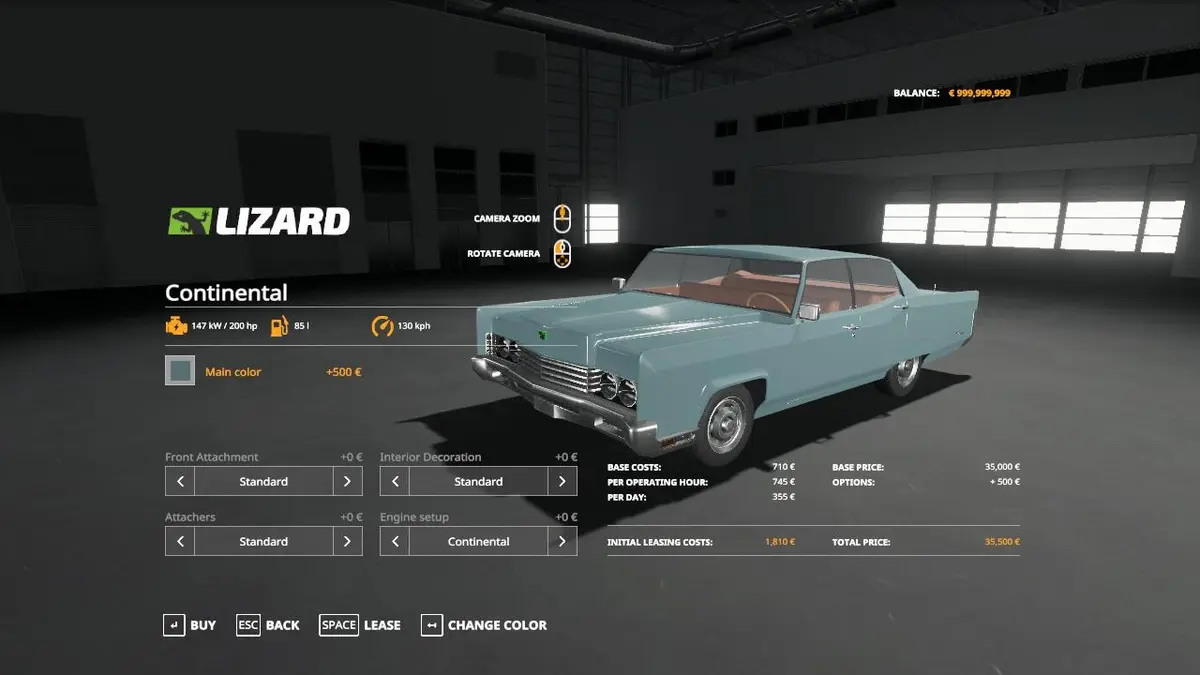Go to previous Engine setup option
This screenshot has width=1200, height=675.
point(395,541)
